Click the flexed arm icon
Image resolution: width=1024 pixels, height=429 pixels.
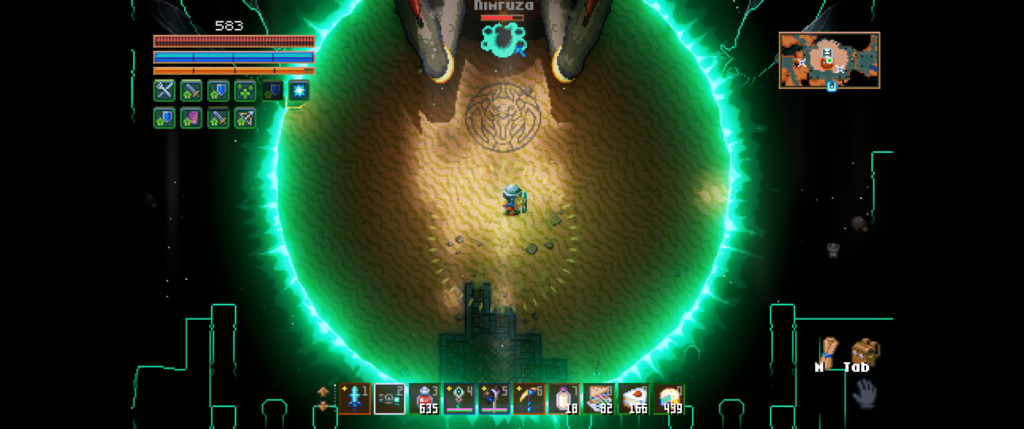click(827, 350)
